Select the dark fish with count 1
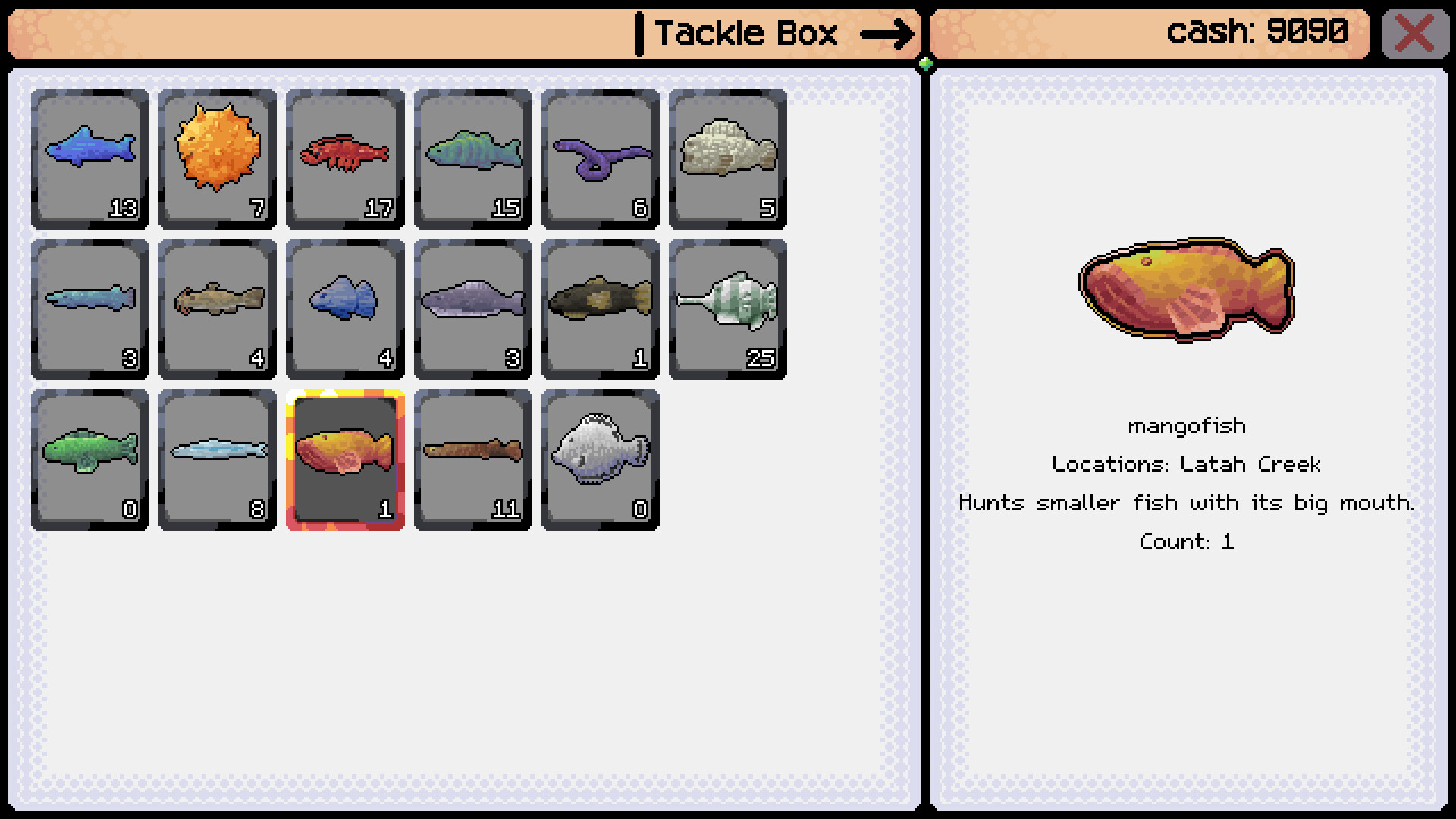Viewport: 1456px width, 819px height. (x=599, y=303)
